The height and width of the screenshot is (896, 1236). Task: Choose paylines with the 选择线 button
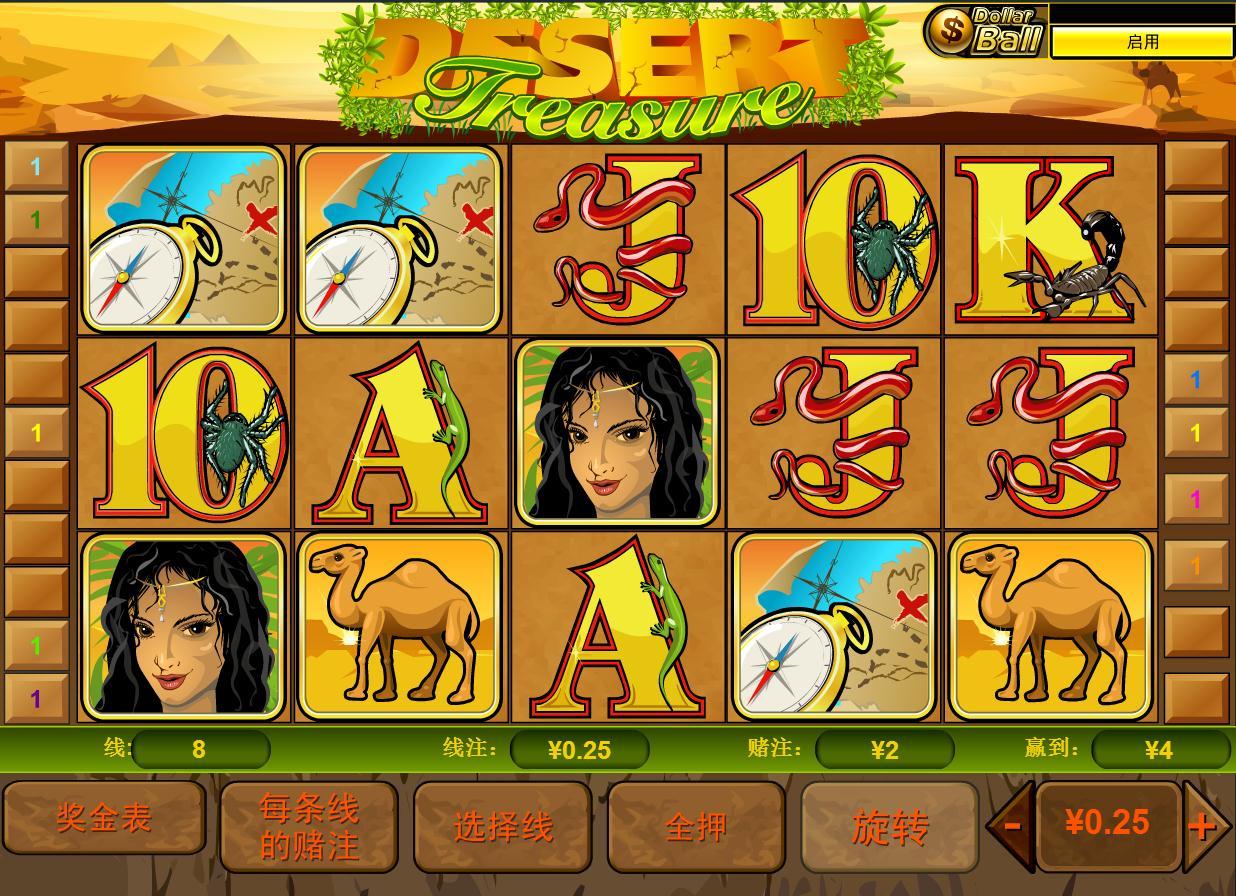pyautogui.click(x=503, y=827)
